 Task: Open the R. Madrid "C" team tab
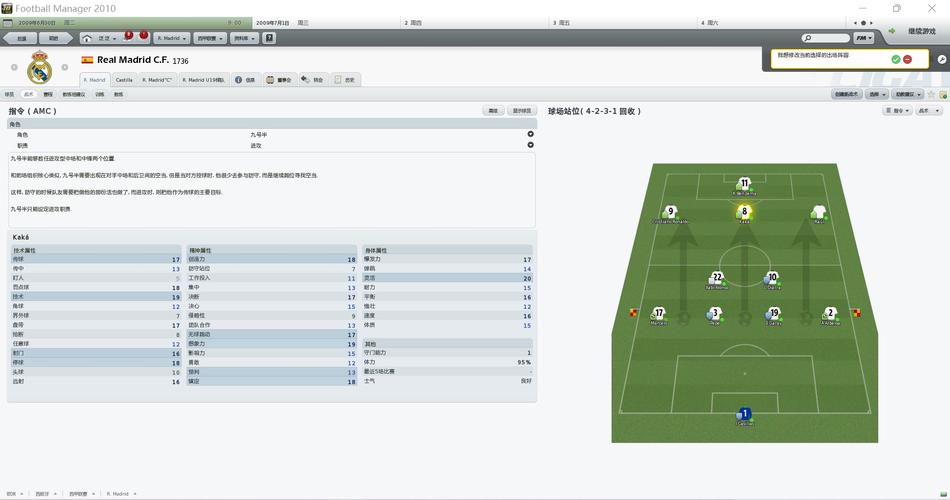pos(157,80)
